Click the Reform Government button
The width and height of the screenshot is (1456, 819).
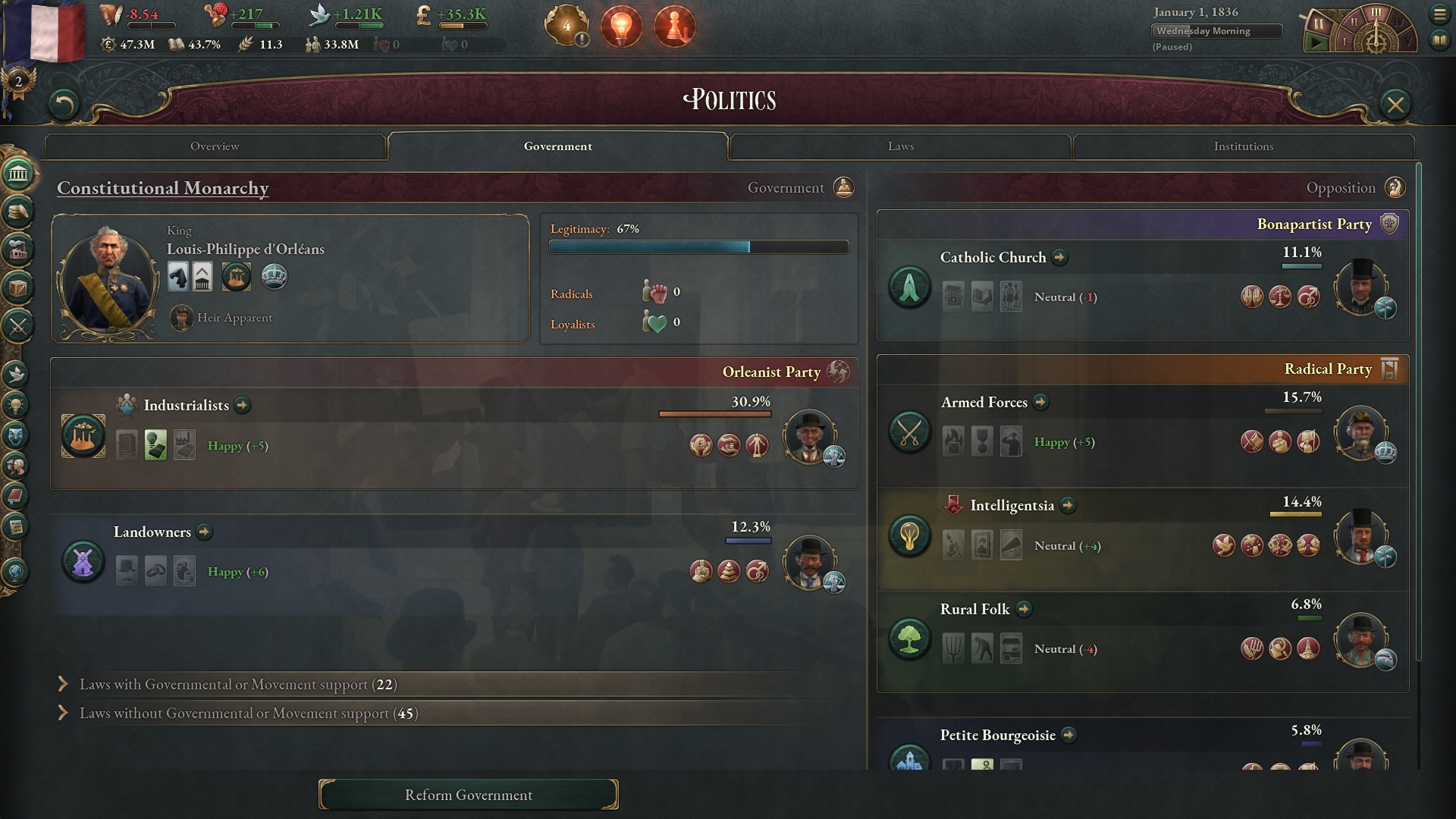coord(468,795)
